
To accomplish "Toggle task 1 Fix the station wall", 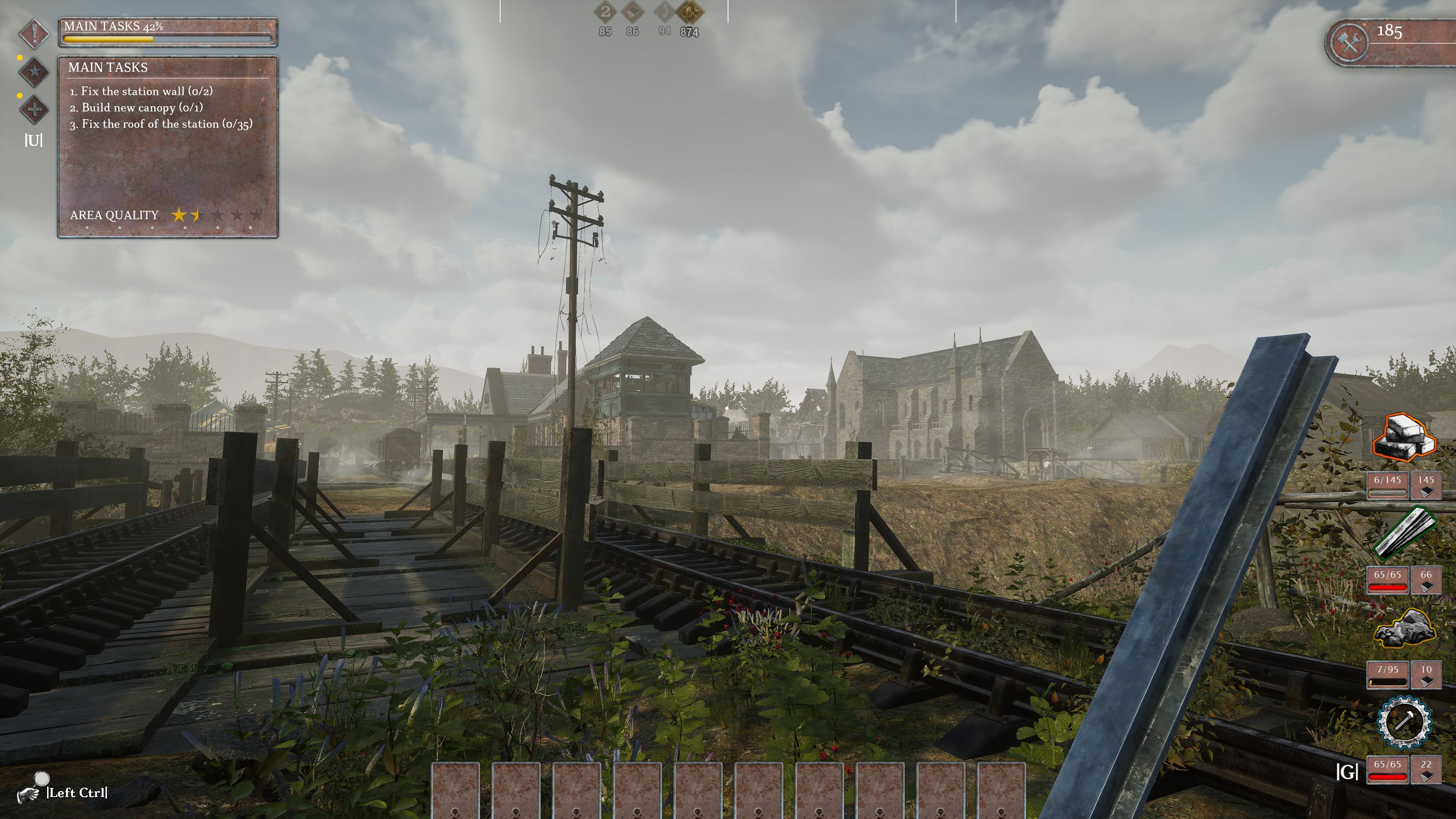I will tap(141, 91).
